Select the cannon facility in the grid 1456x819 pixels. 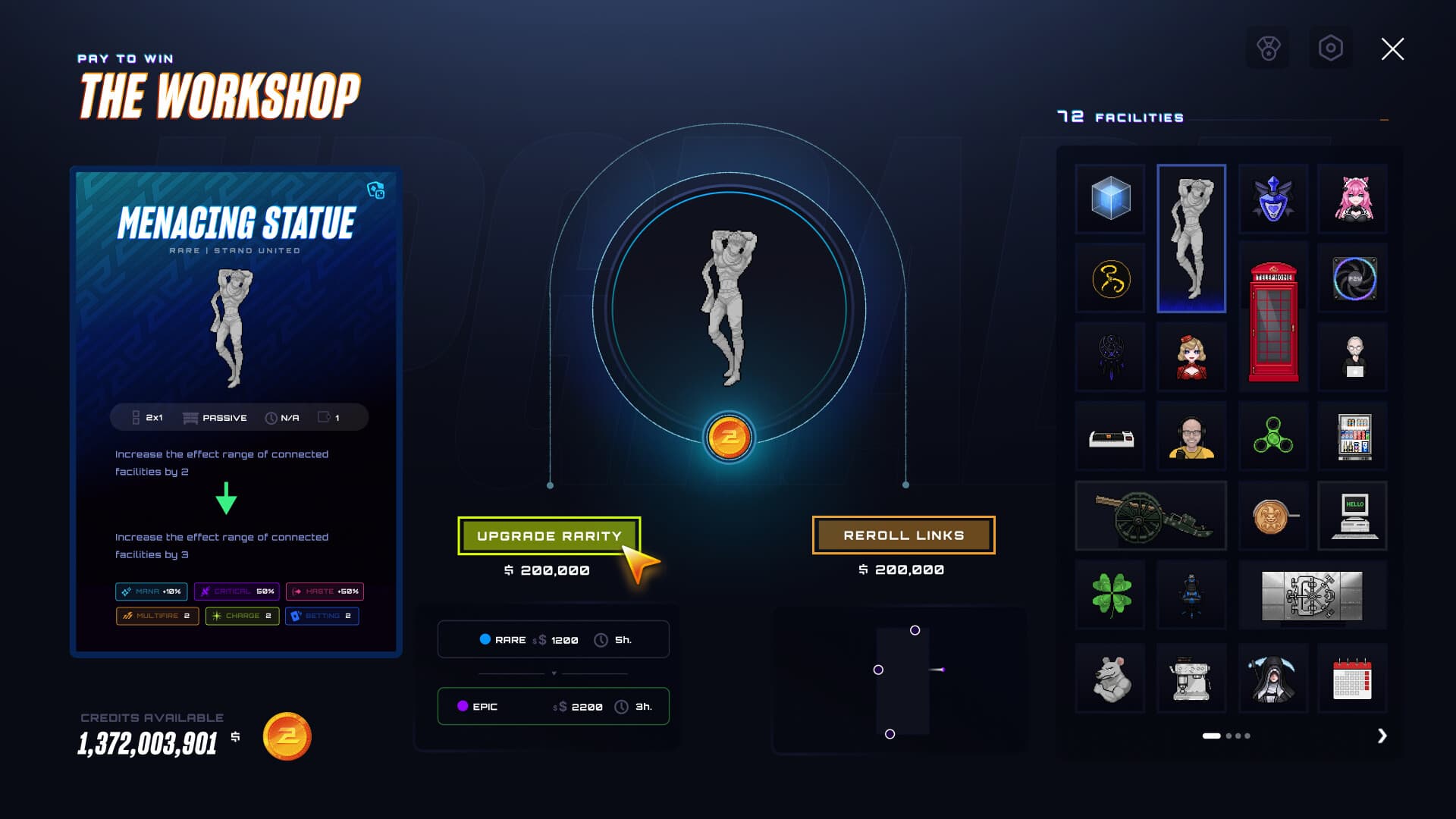point(1150,516)
